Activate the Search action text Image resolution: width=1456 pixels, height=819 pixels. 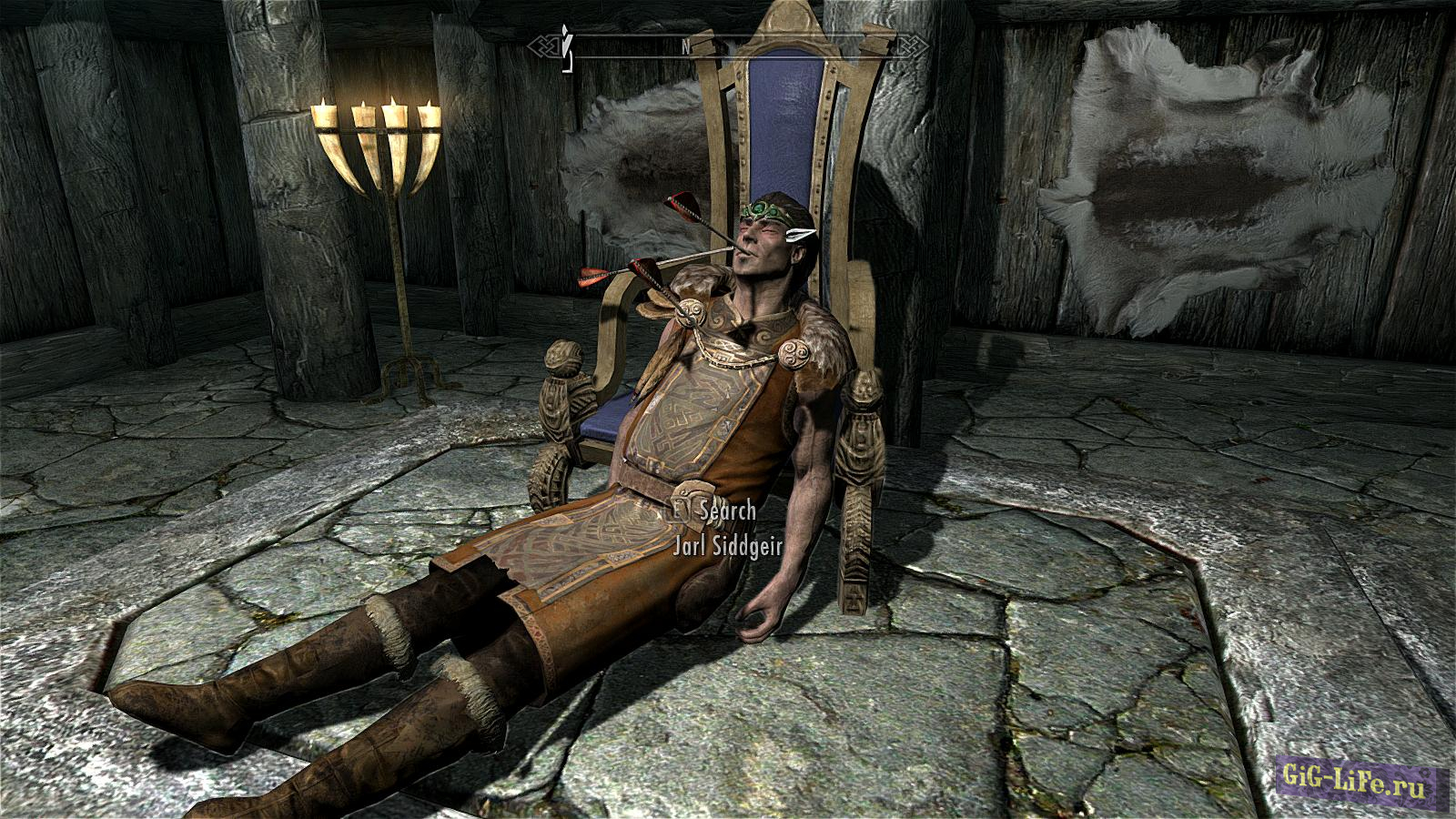point(725,512)
